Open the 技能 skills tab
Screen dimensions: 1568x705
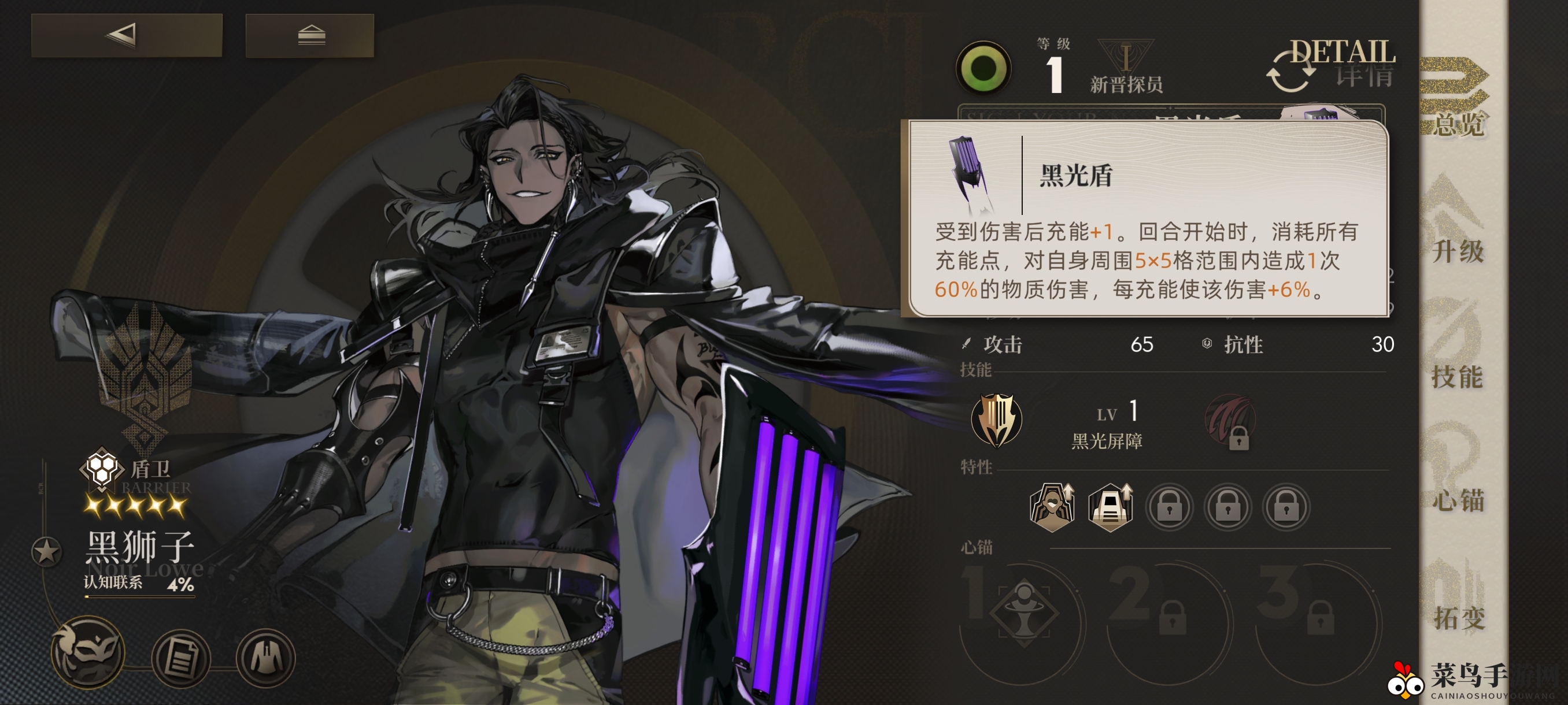1458,350
